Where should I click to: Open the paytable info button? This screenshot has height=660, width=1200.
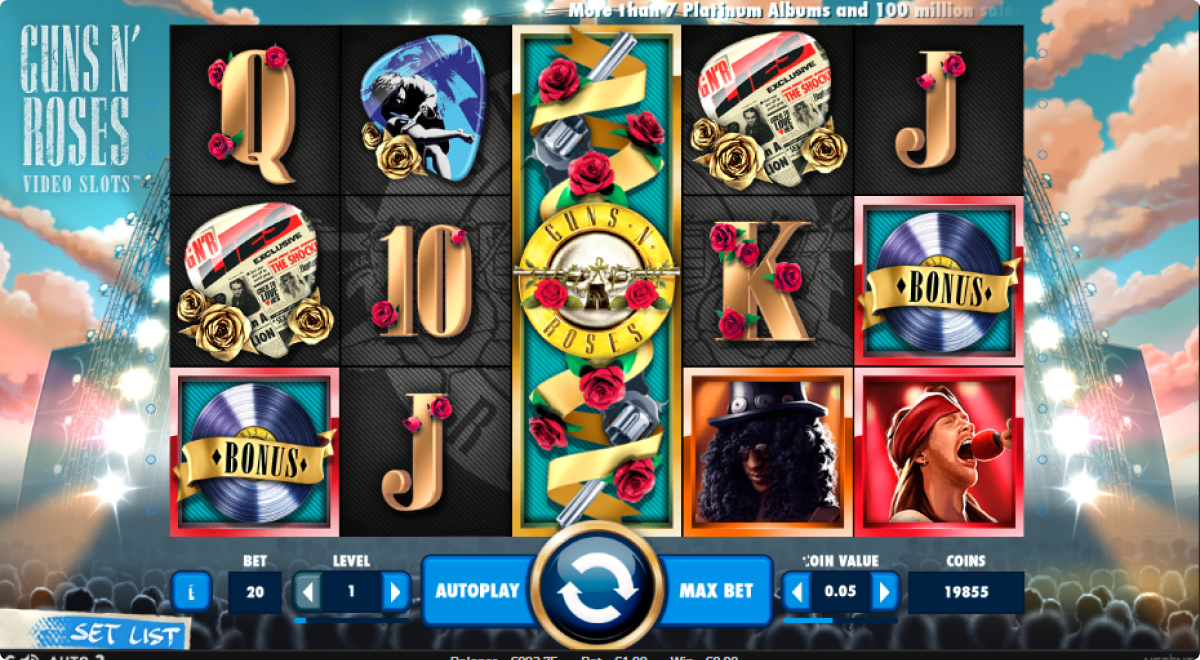click(191, 592)
